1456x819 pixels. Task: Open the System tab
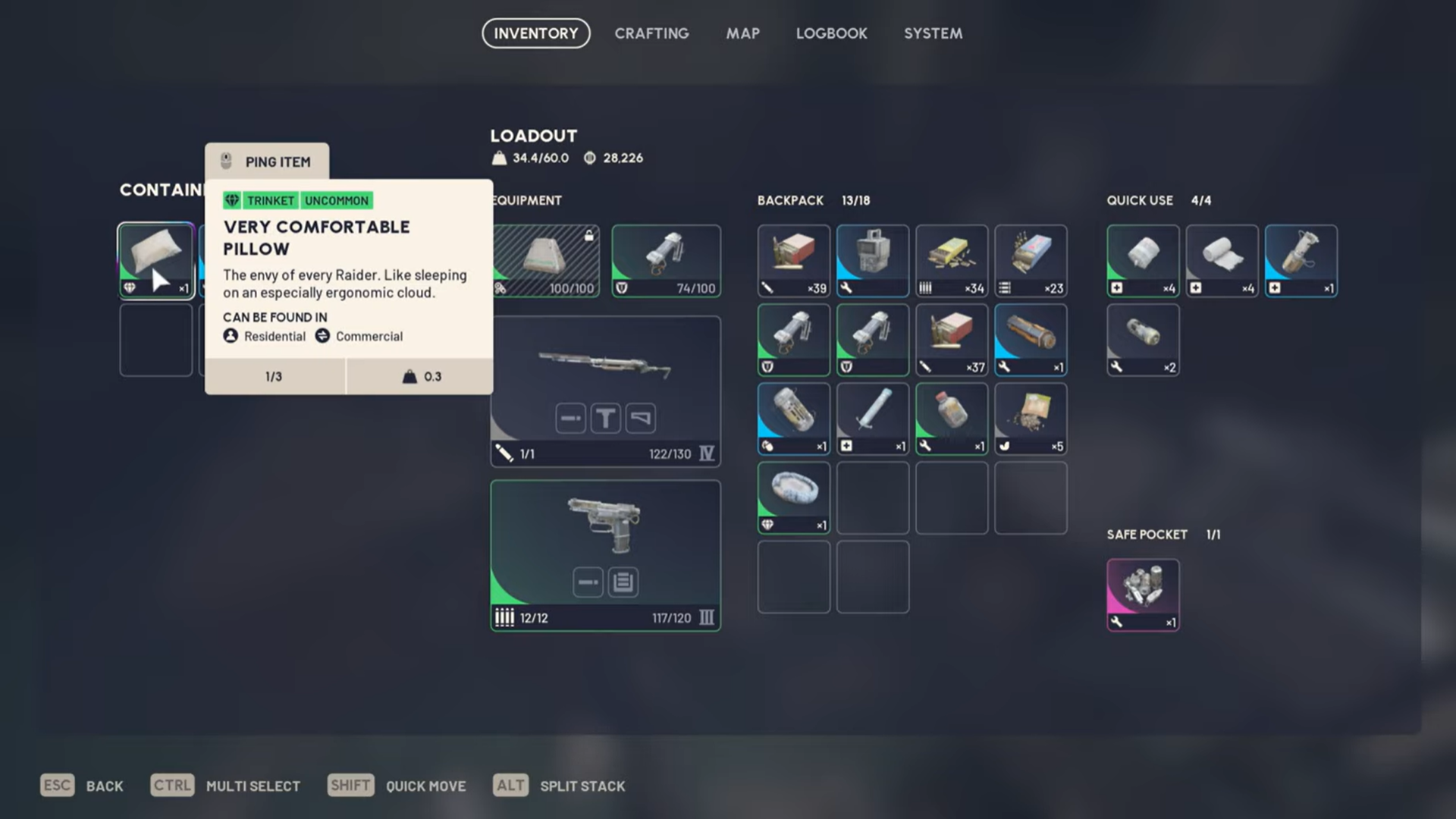tap(933, 33)
